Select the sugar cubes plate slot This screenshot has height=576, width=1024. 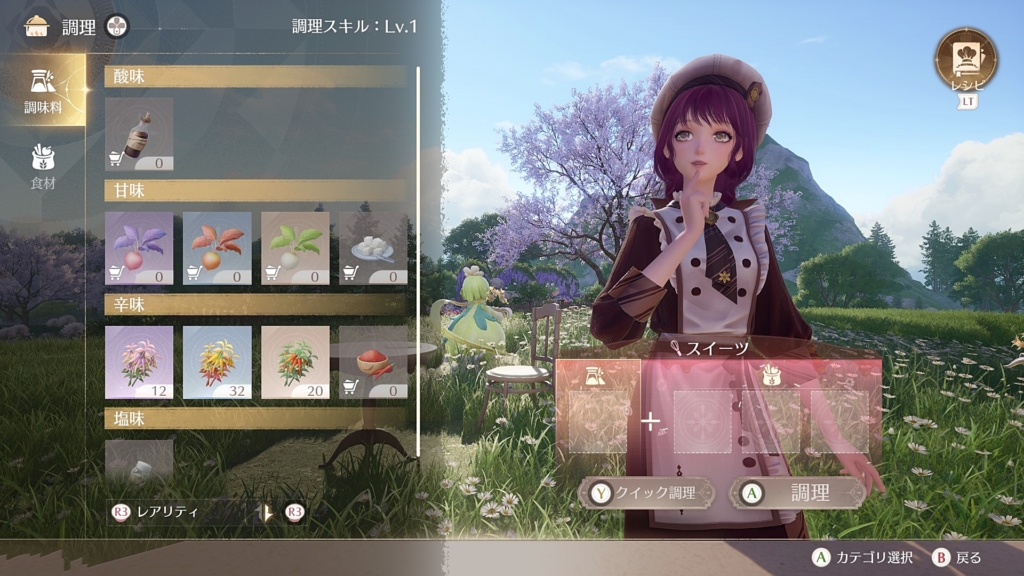(x=373, y=247)
